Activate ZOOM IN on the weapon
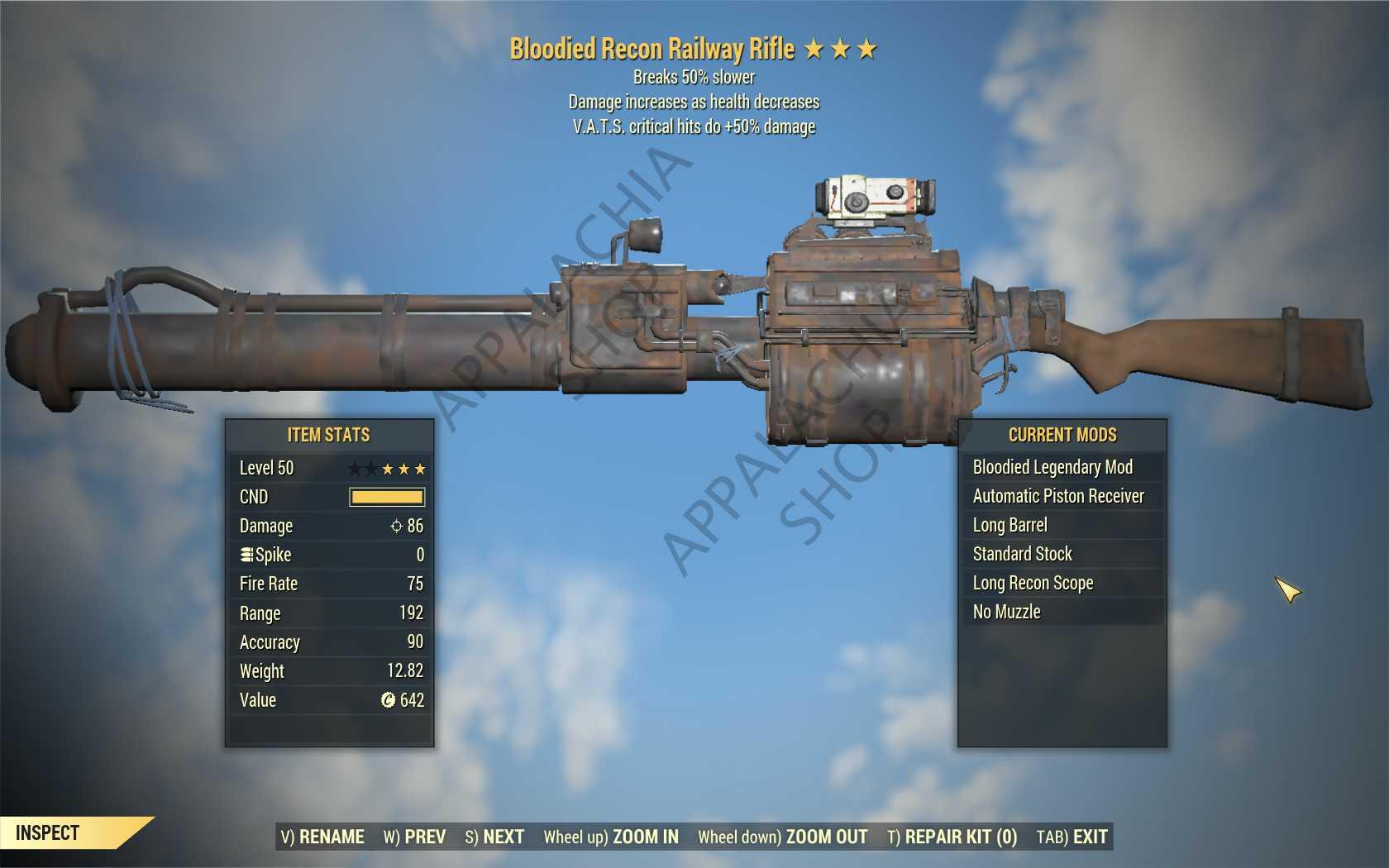Viewport: 1389px width, 868px height. point(611,837)
